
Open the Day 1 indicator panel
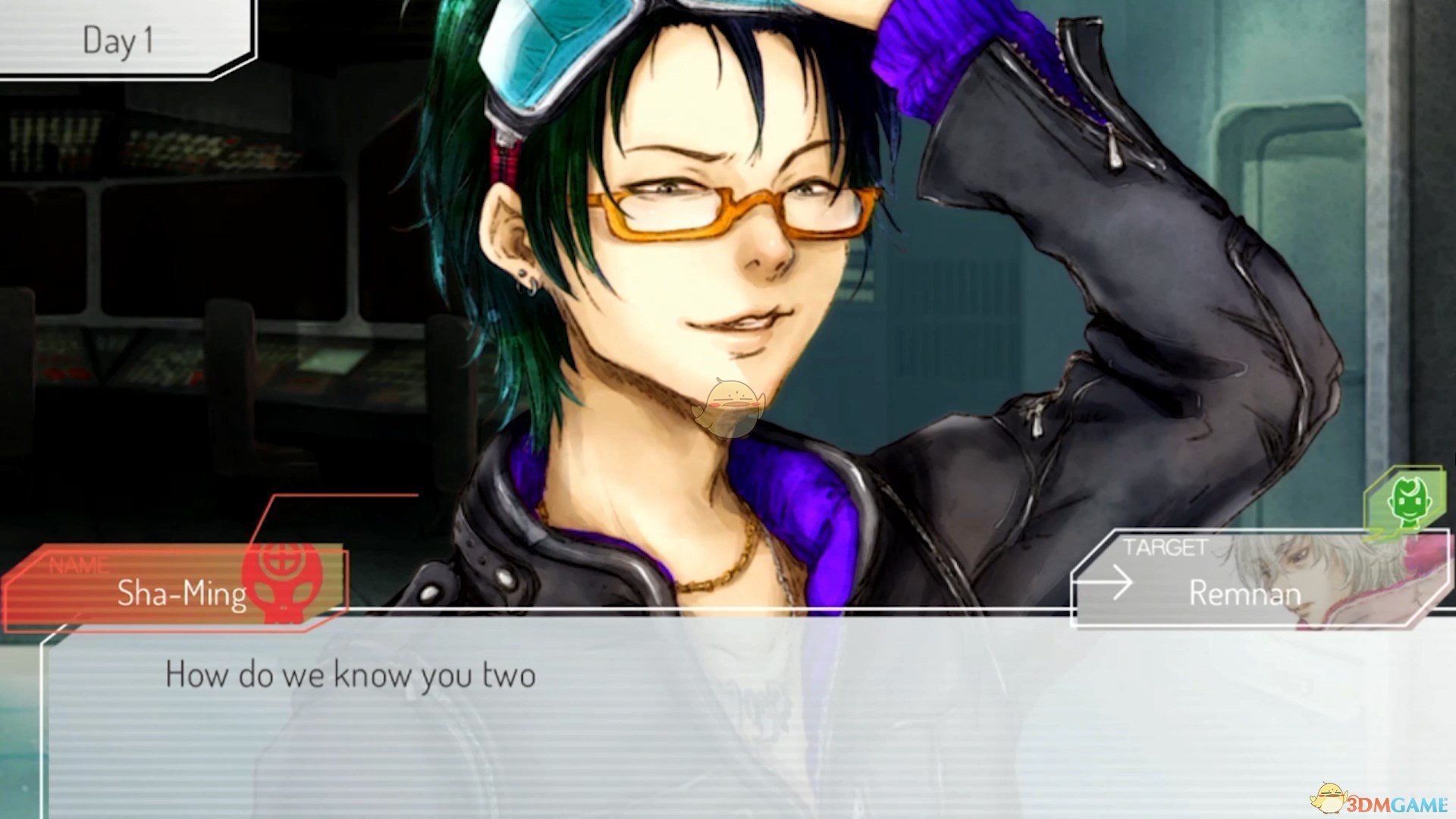121,38
